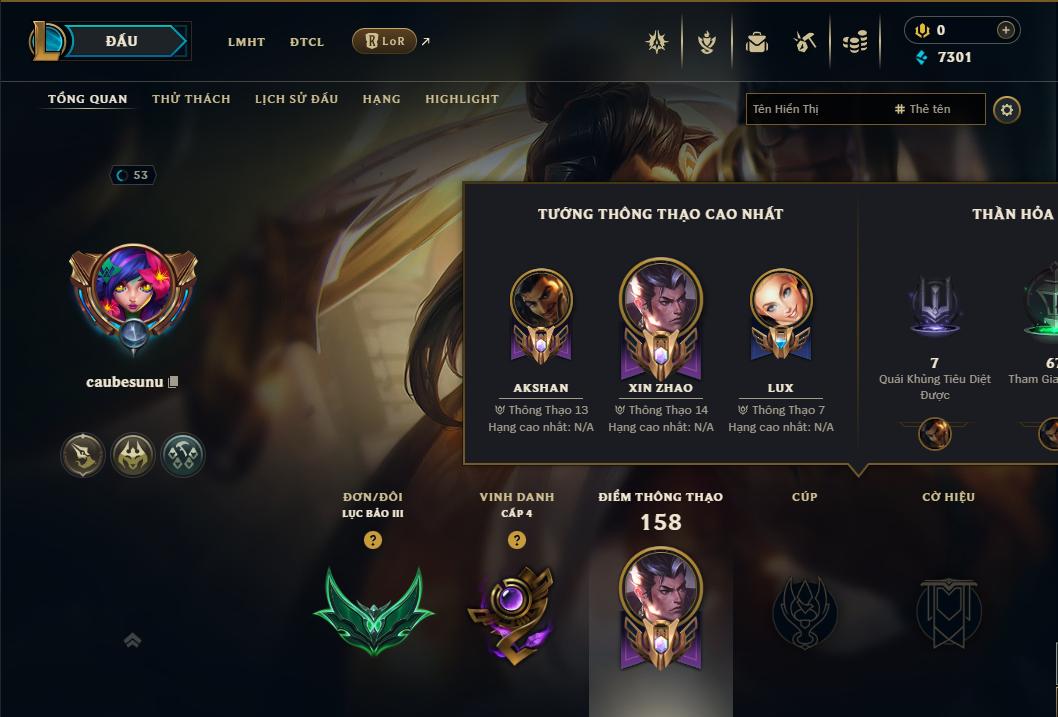Switch to the Thử Thách tab
This screenshot has width=1058, height=717.
tap(191, 99)
